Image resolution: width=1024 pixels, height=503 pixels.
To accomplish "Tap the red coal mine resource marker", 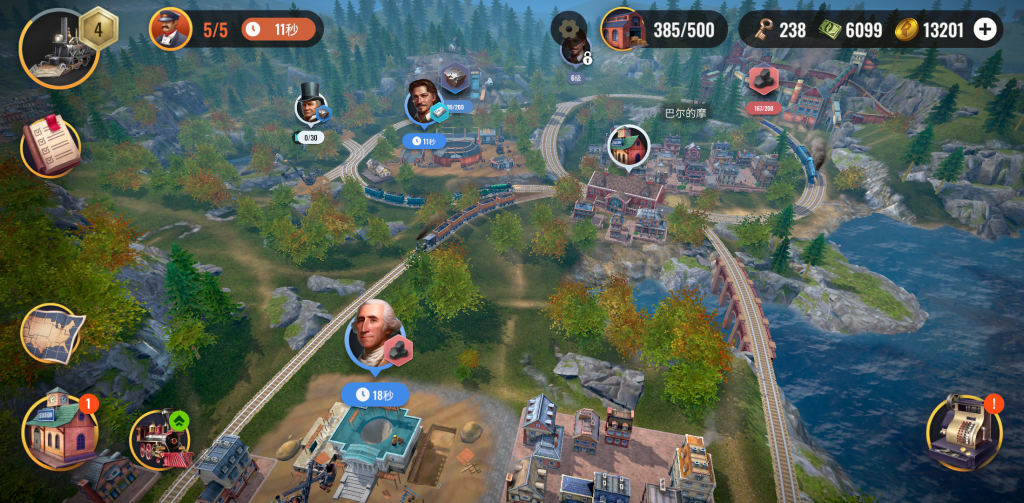I will point(763,78).
